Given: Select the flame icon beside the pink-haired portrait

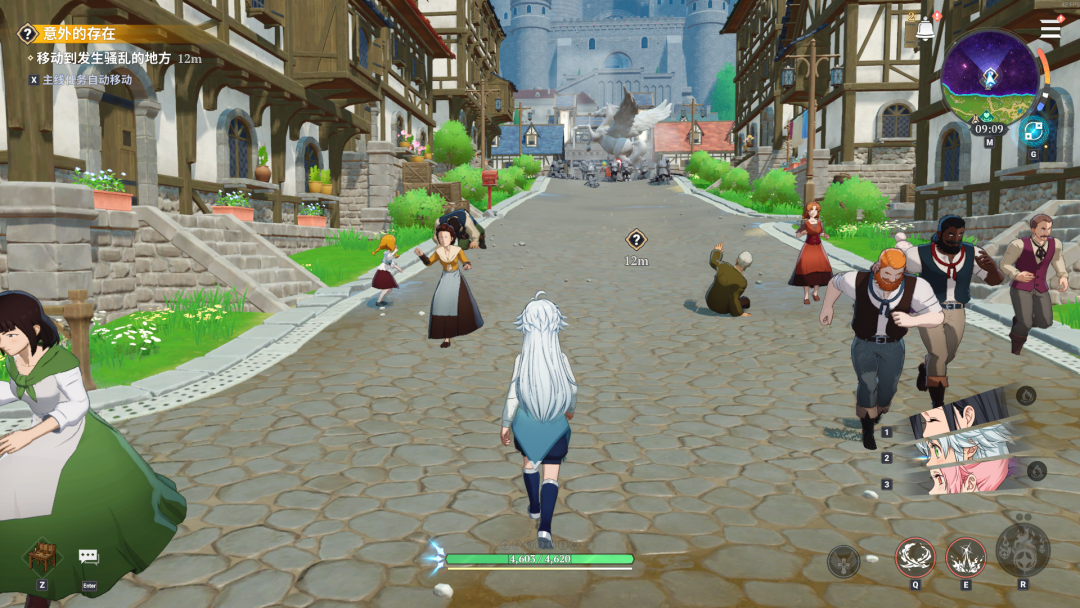Looking at the screenshot, I should 1036,470.
